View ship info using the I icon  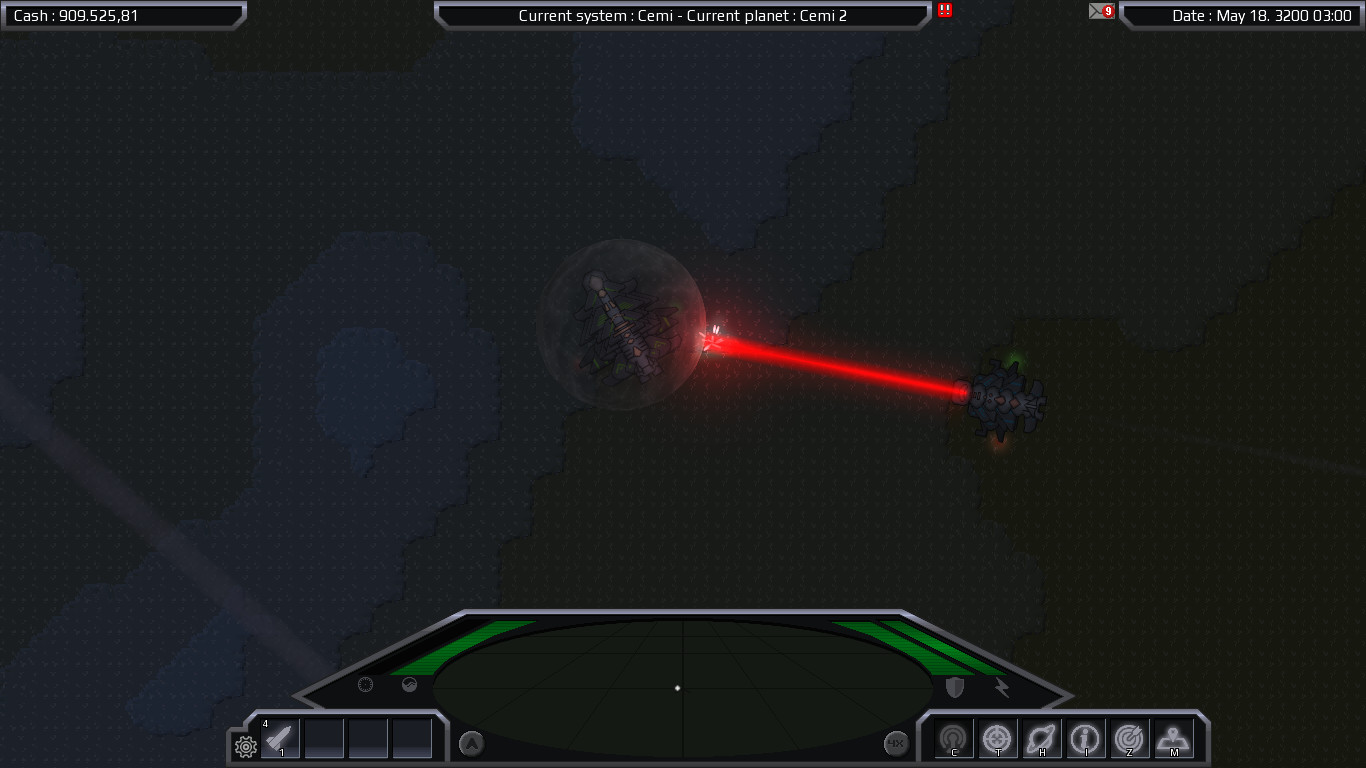tap(1085, 738)
